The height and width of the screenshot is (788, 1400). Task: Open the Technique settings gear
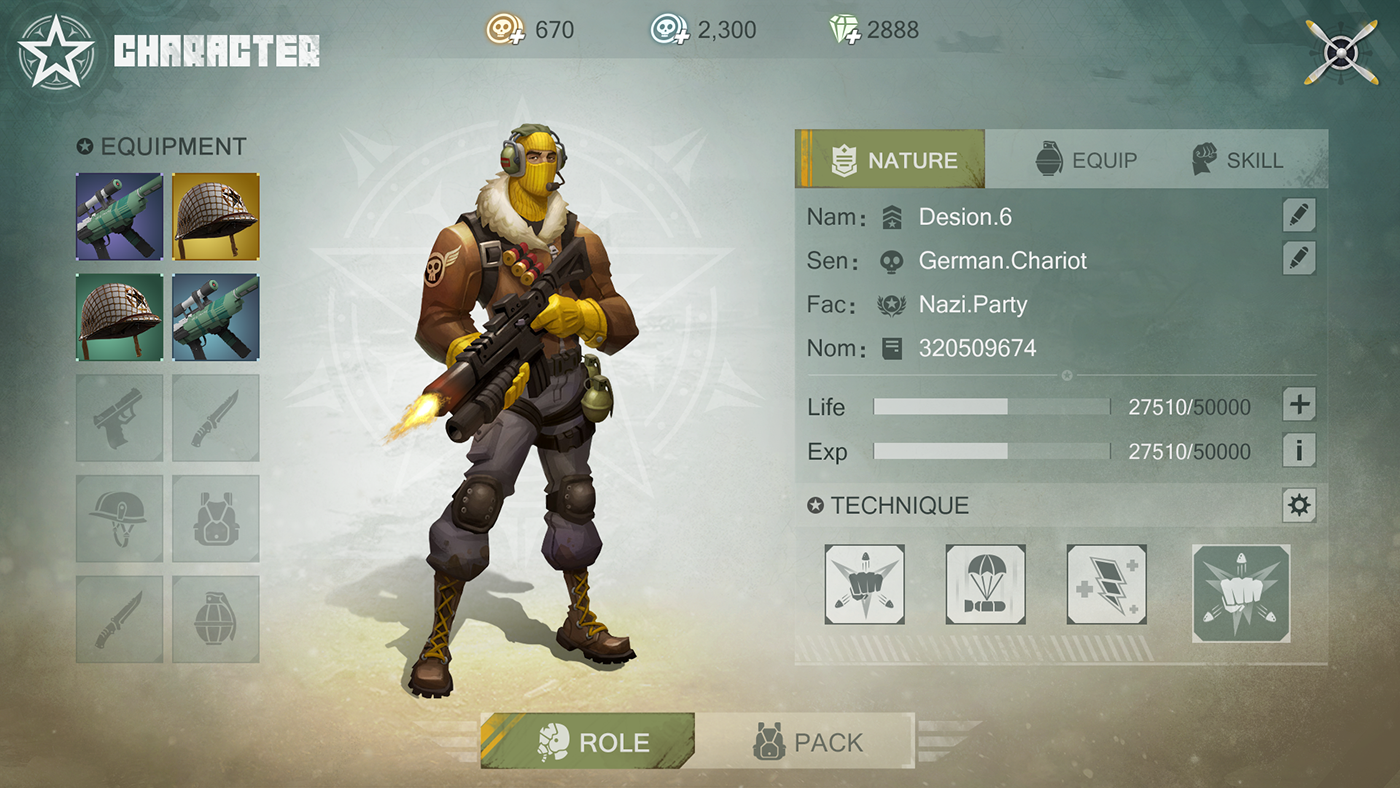point(1298,505)
